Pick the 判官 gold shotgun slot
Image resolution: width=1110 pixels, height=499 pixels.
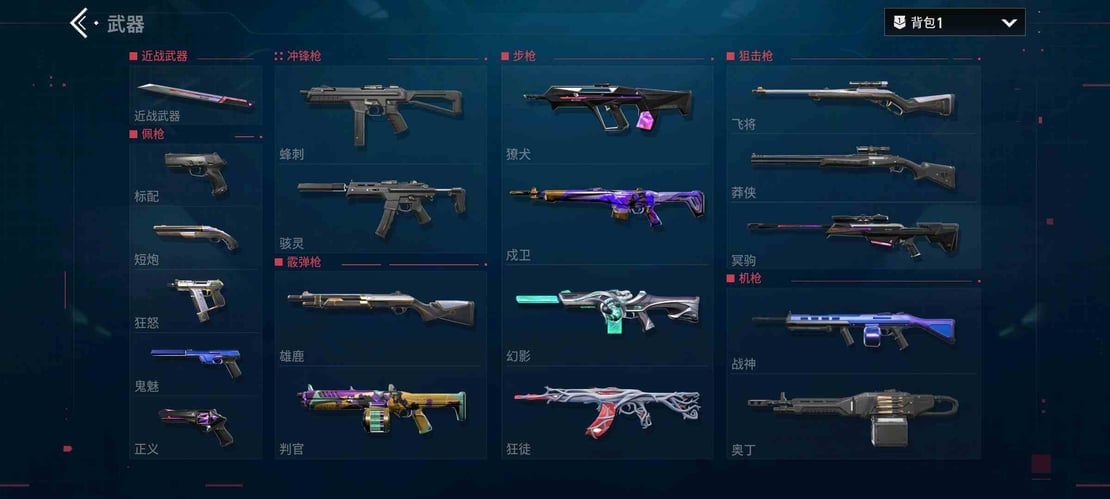[x=380, y=410]
